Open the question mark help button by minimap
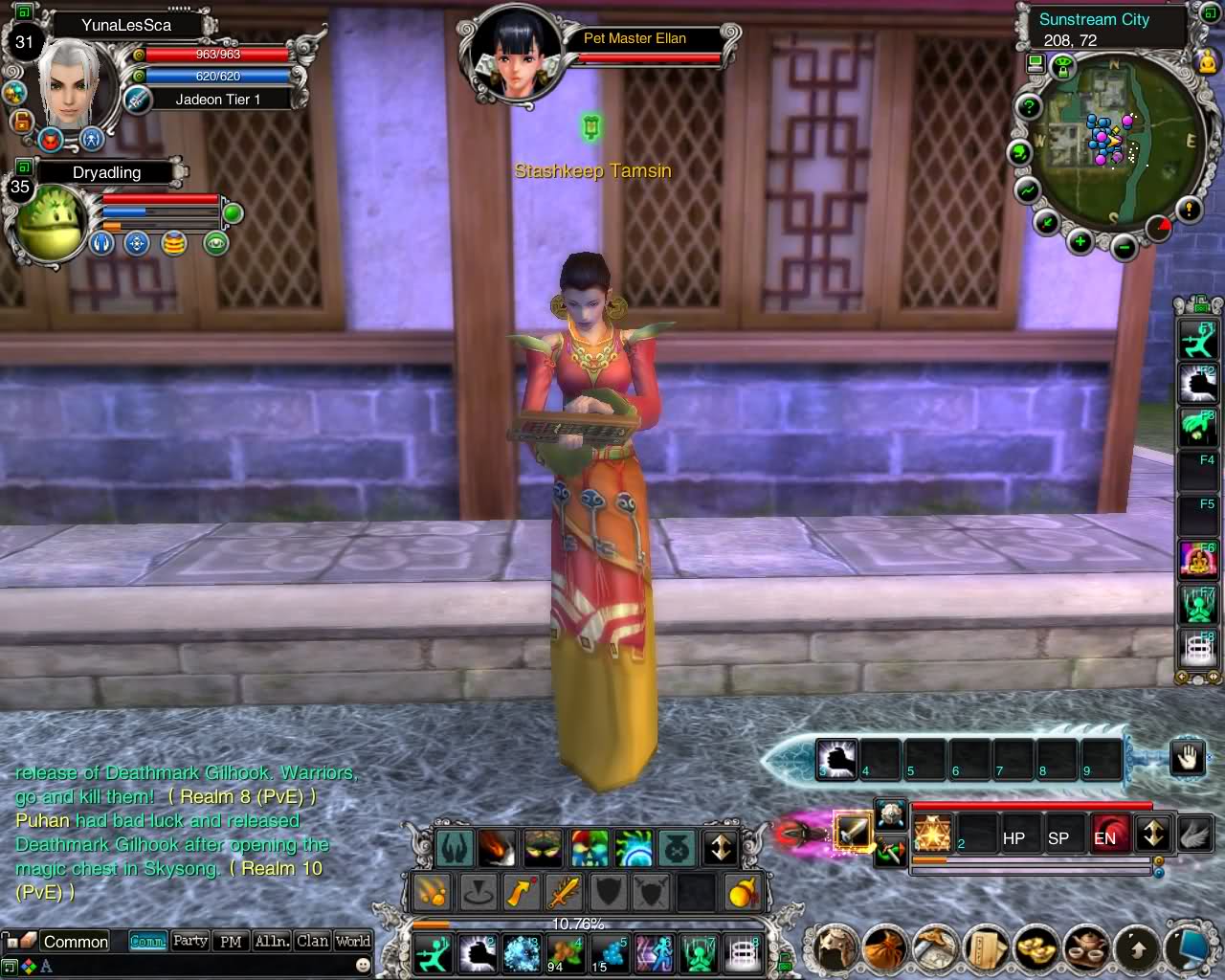 pos(1029,106)
